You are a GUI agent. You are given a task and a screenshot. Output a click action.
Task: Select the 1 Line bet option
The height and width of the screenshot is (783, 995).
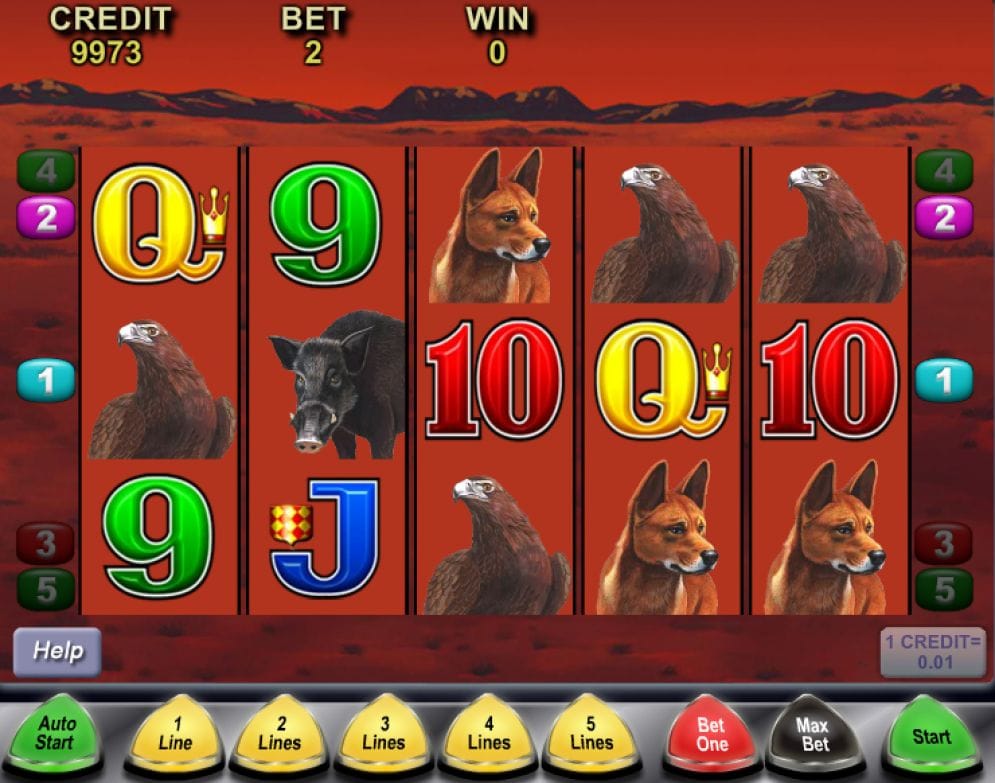(x=175, y=735)
